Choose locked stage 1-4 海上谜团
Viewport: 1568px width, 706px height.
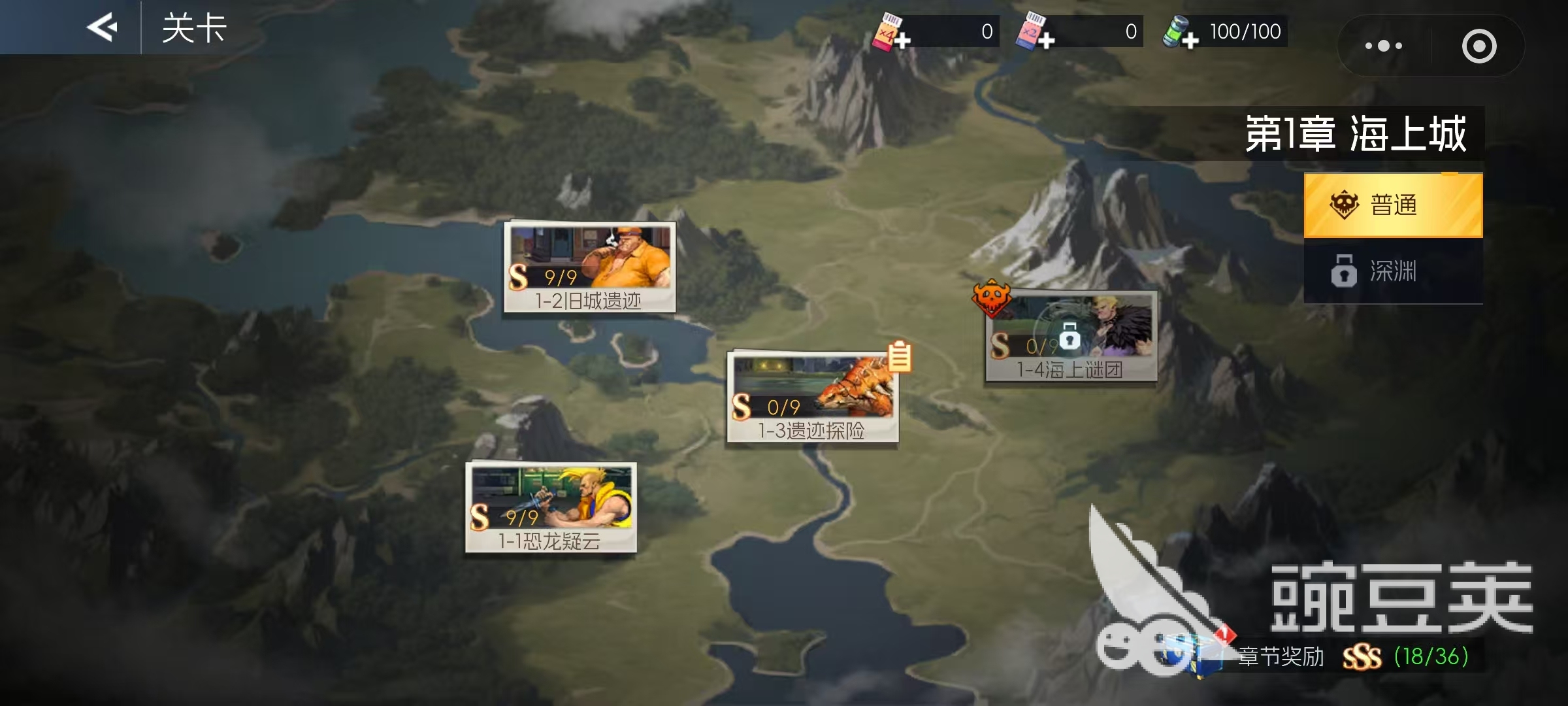tap(1071, 337)
